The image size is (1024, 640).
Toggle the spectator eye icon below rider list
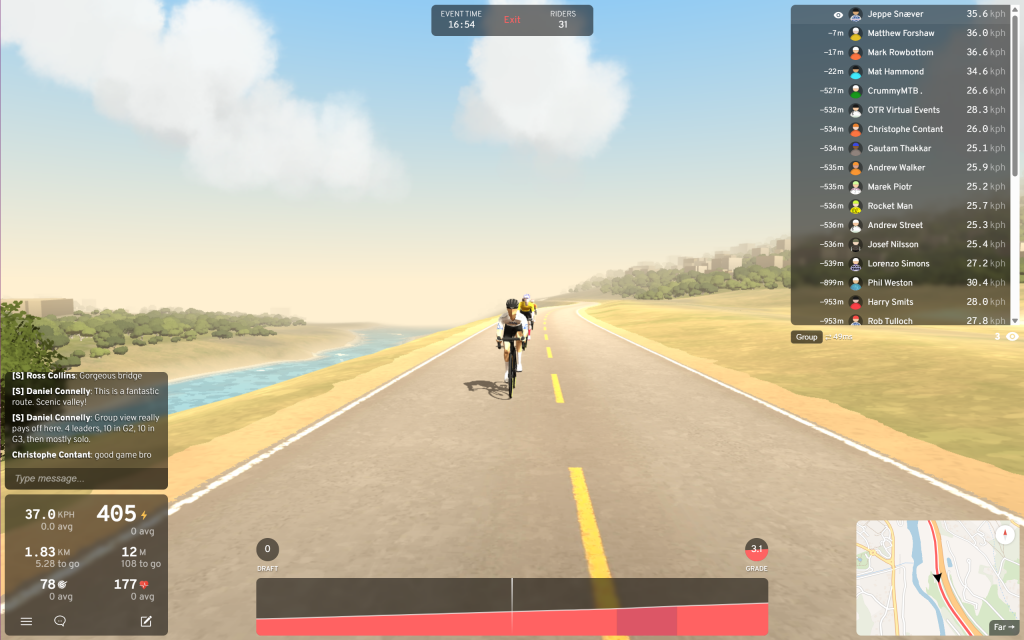1012,337
